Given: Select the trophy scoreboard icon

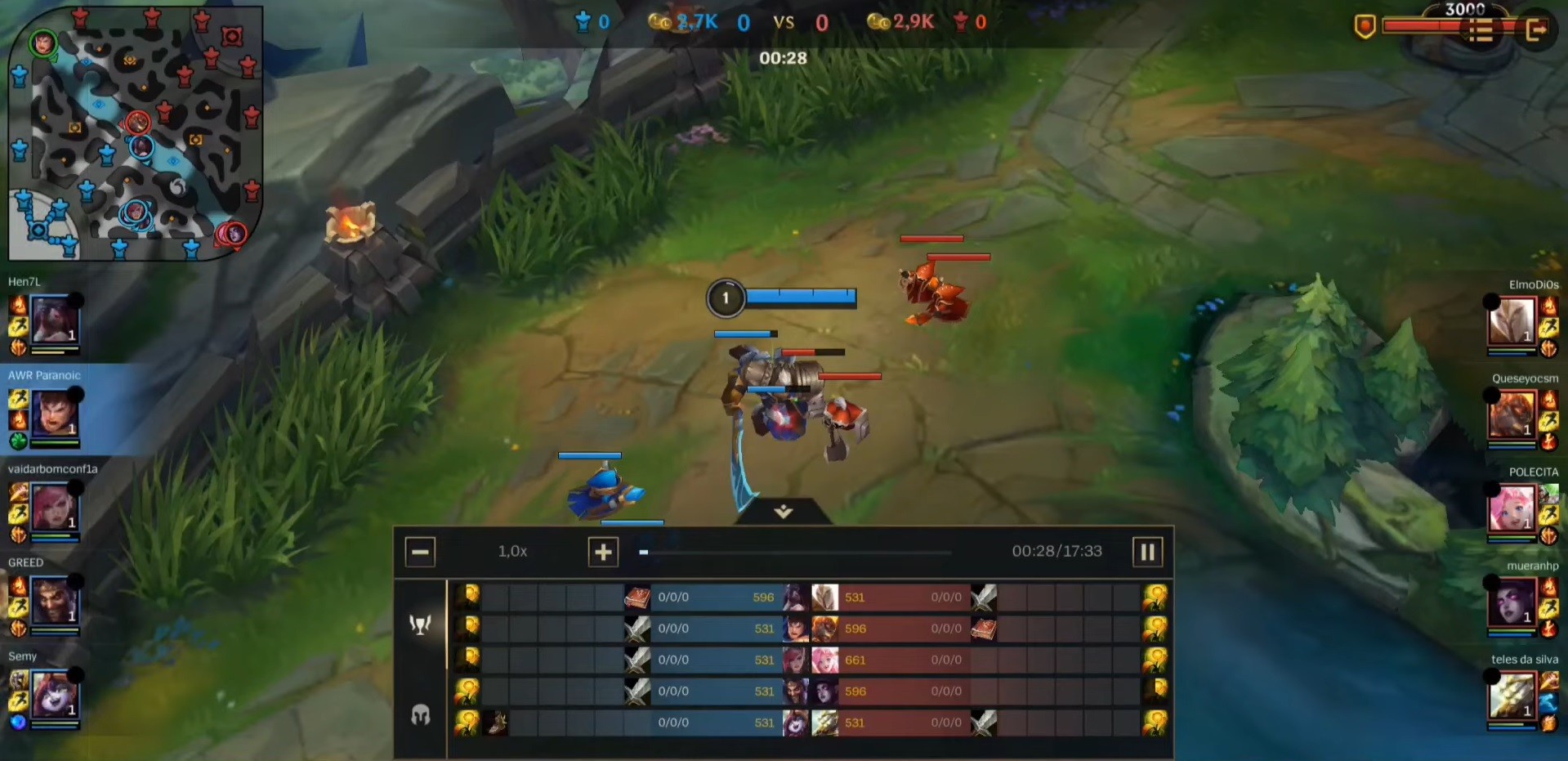Looking at the screenshot, I should (419, 624).
